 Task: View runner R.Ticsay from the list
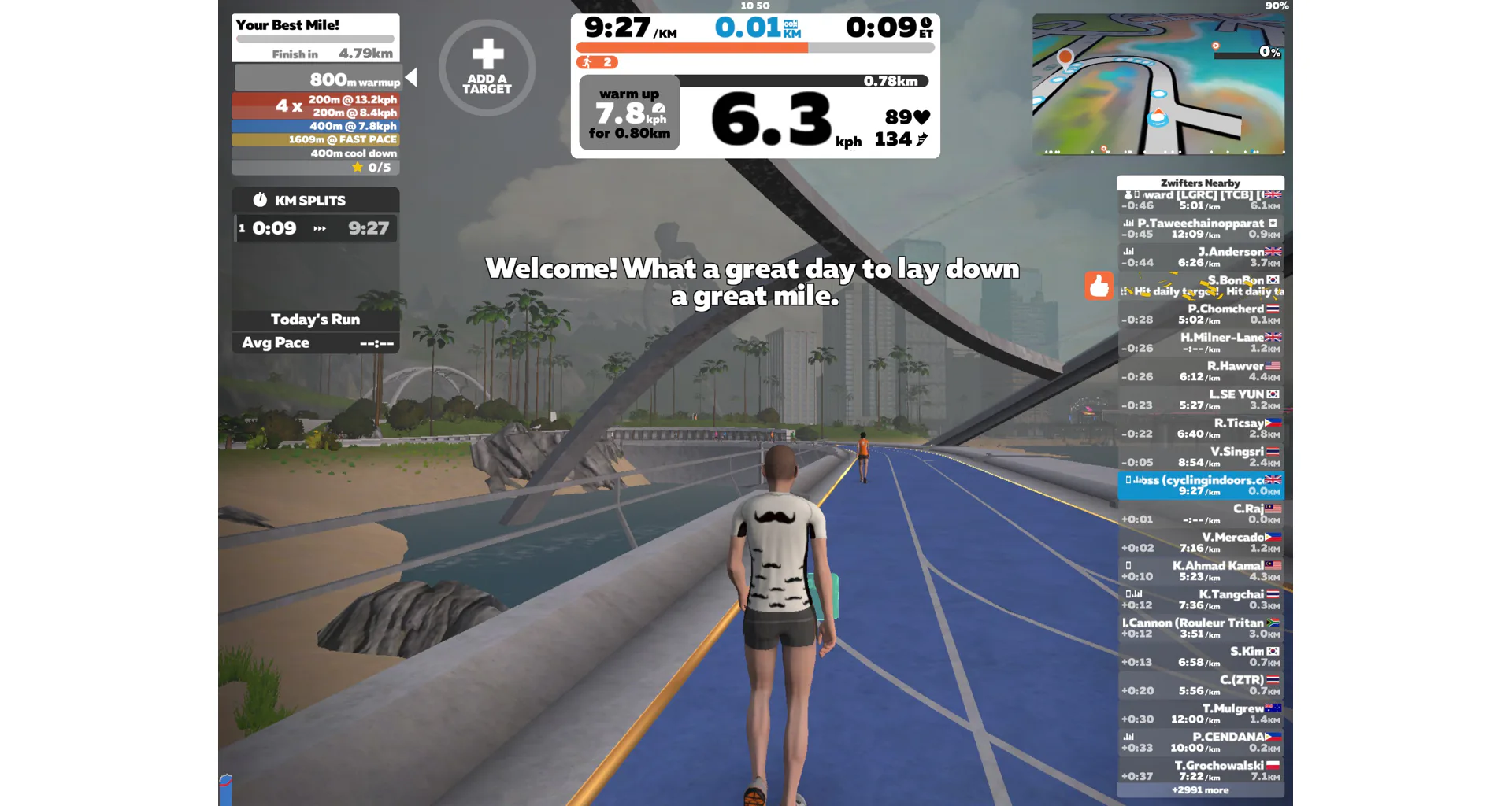(1200, 428)
